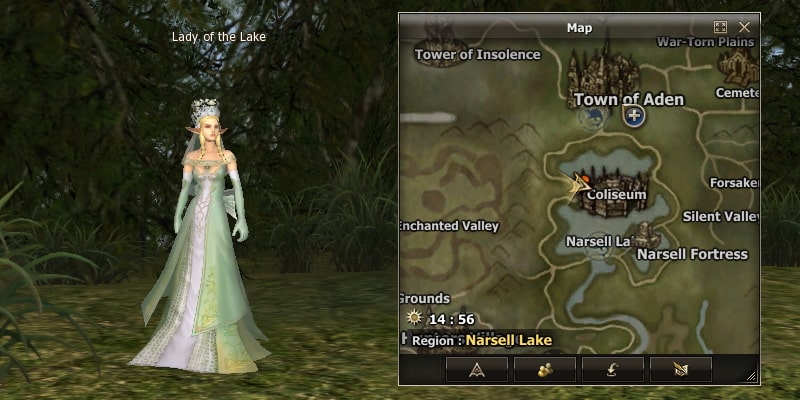Viewport: 800px width, 400px height.
Task: Click the plus marker near Town of Aden
Action: 634,116
